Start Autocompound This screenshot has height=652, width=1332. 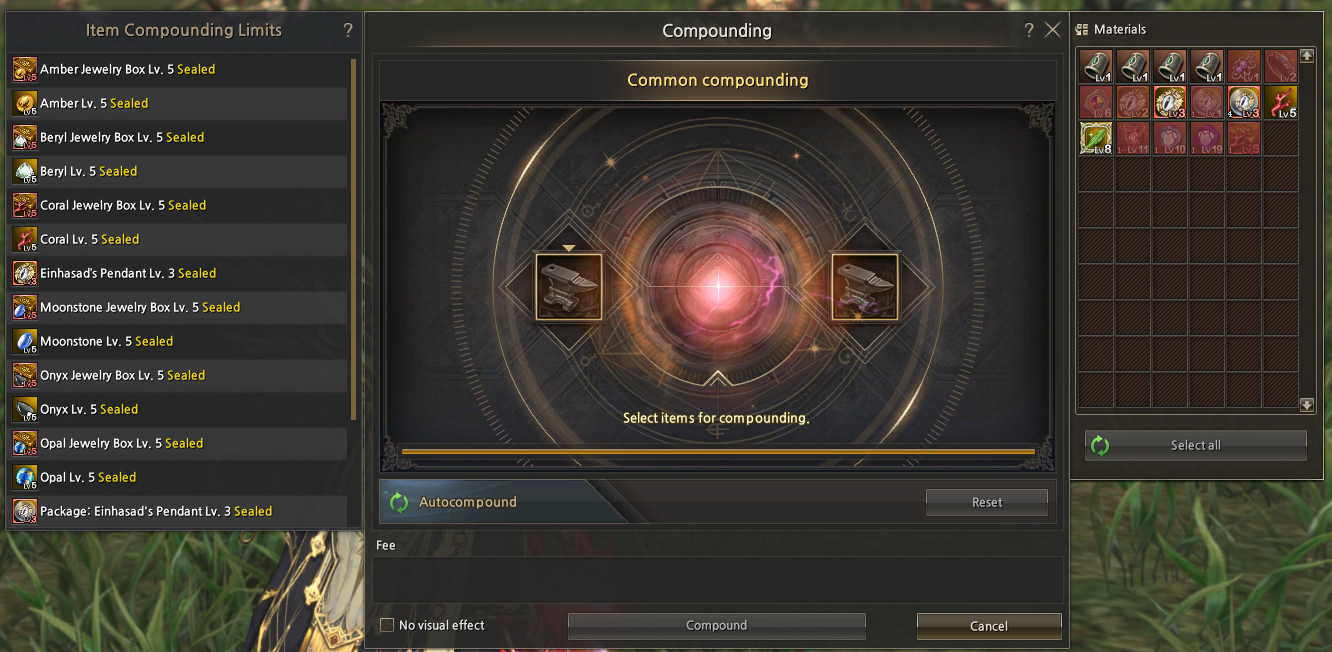467,502
